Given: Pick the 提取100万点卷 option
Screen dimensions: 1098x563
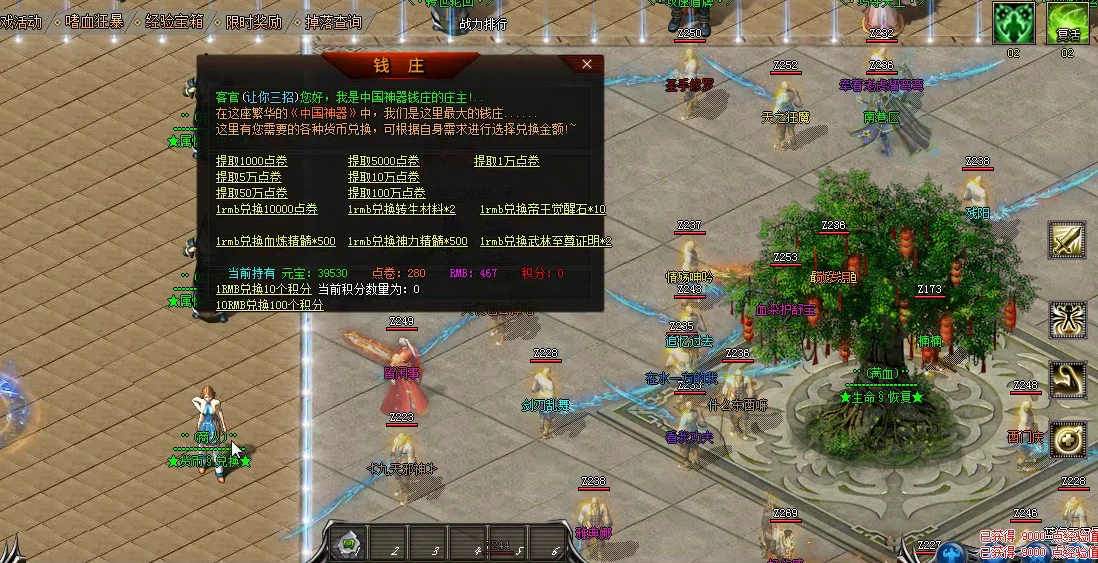Looking at the screenshot, I should pos(387,193).
